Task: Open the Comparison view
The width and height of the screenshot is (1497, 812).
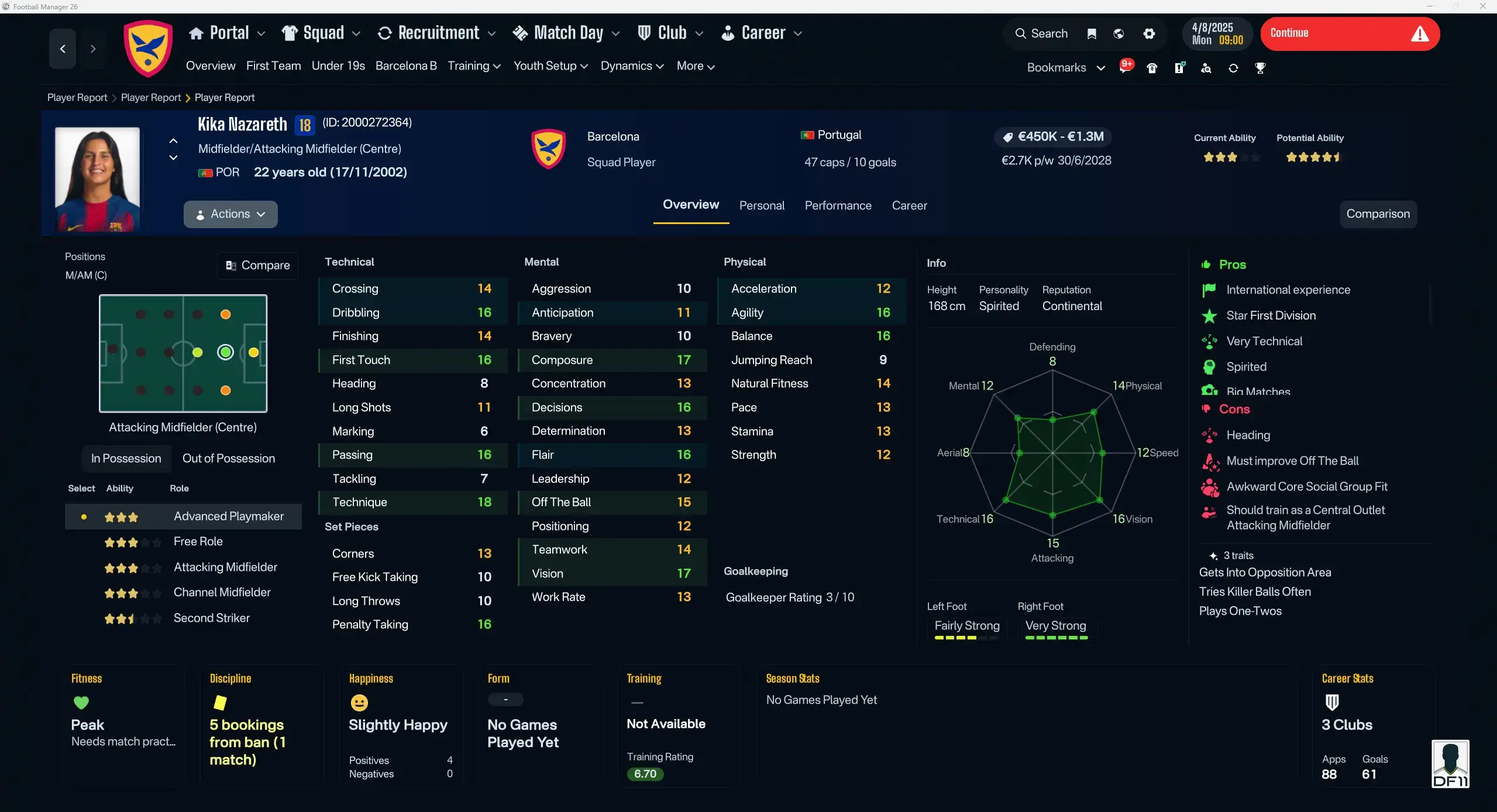Action: point(1378,214)
